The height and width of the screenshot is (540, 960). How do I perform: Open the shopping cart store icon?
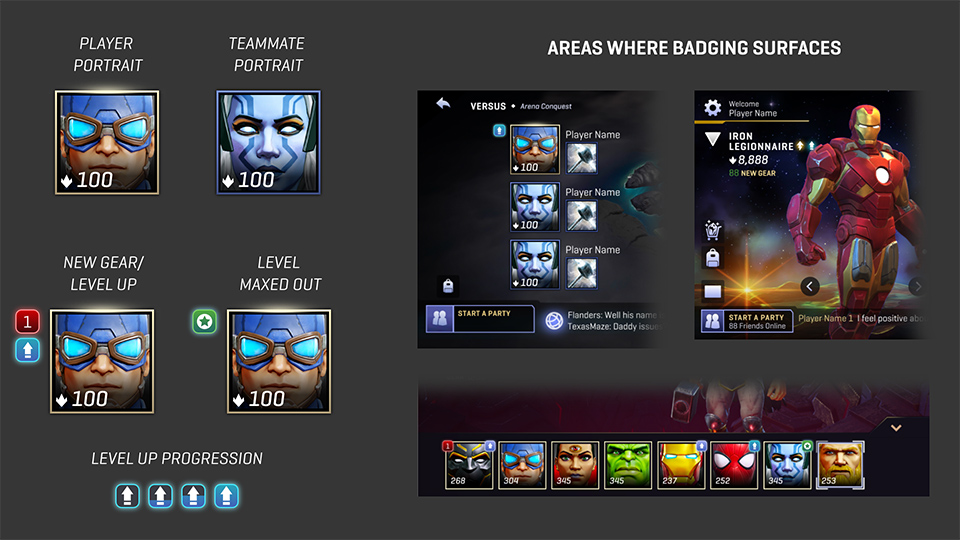click(713, 231)
